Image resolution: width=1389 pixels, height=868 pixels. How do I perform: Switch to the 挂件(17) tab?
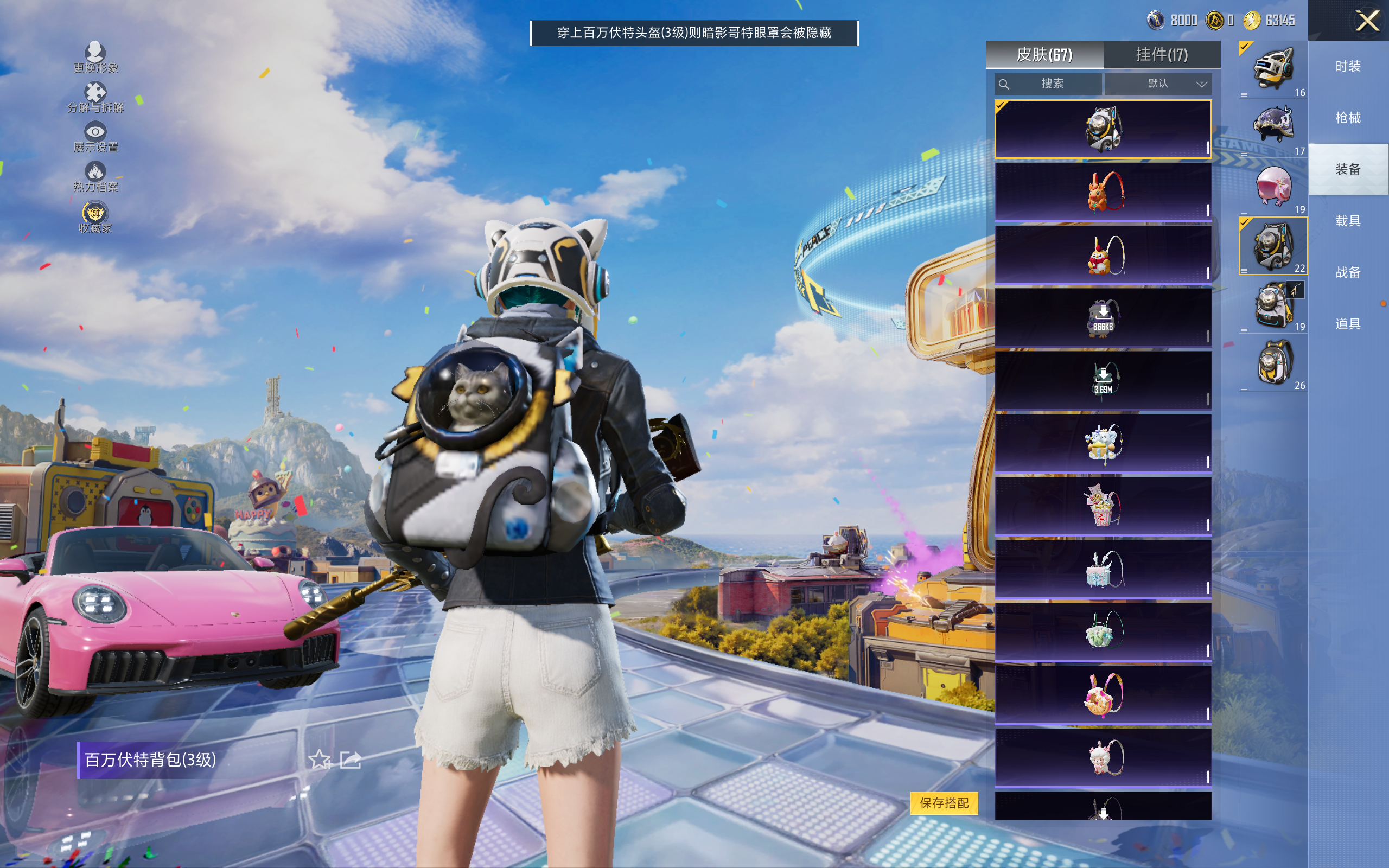pyautogui.click(x=1161, y=55)
